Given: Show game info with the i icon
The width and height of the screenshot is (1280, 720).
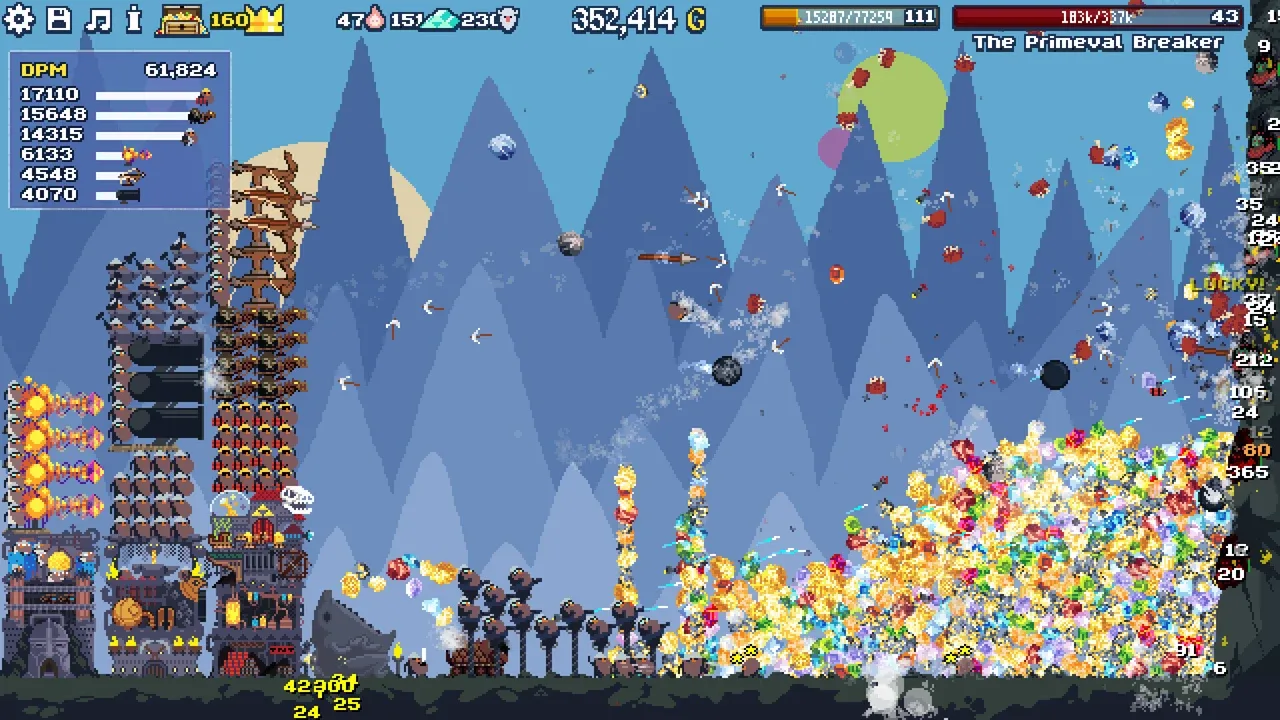Looking at the screenshot, I should click(135, 19).
